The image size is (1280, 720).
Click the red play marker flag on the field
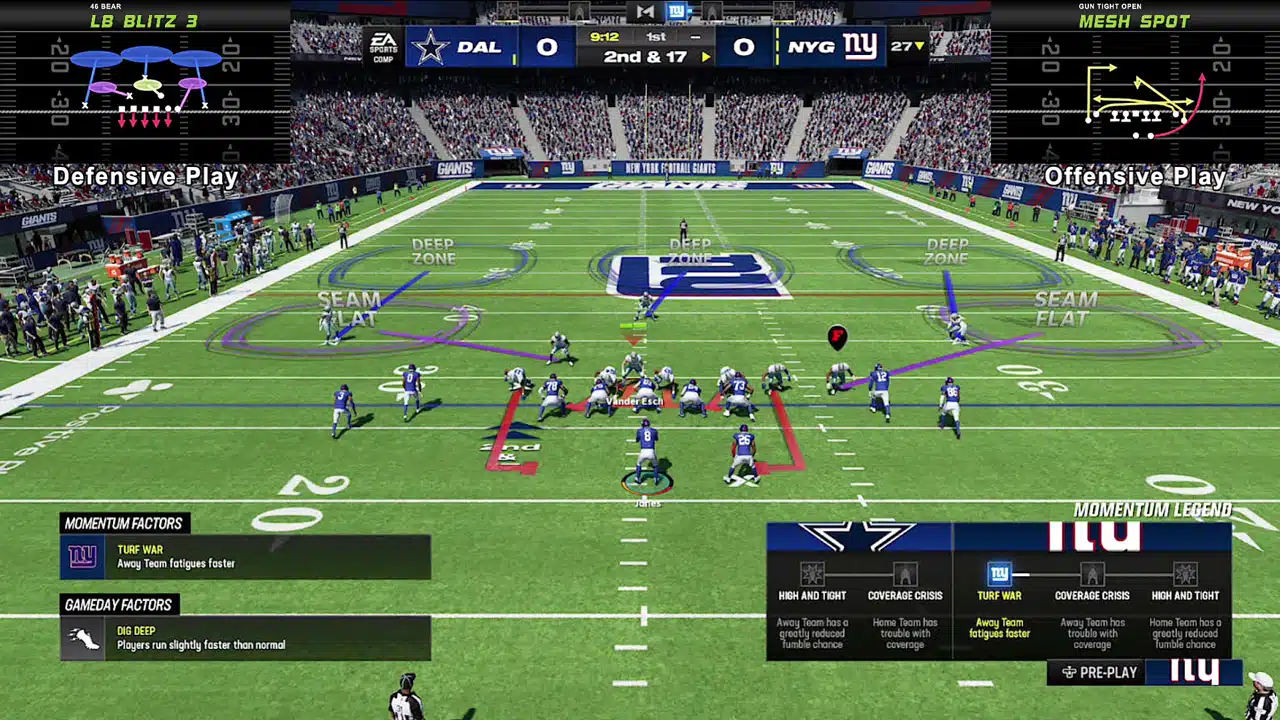click(x=837, y=338)
